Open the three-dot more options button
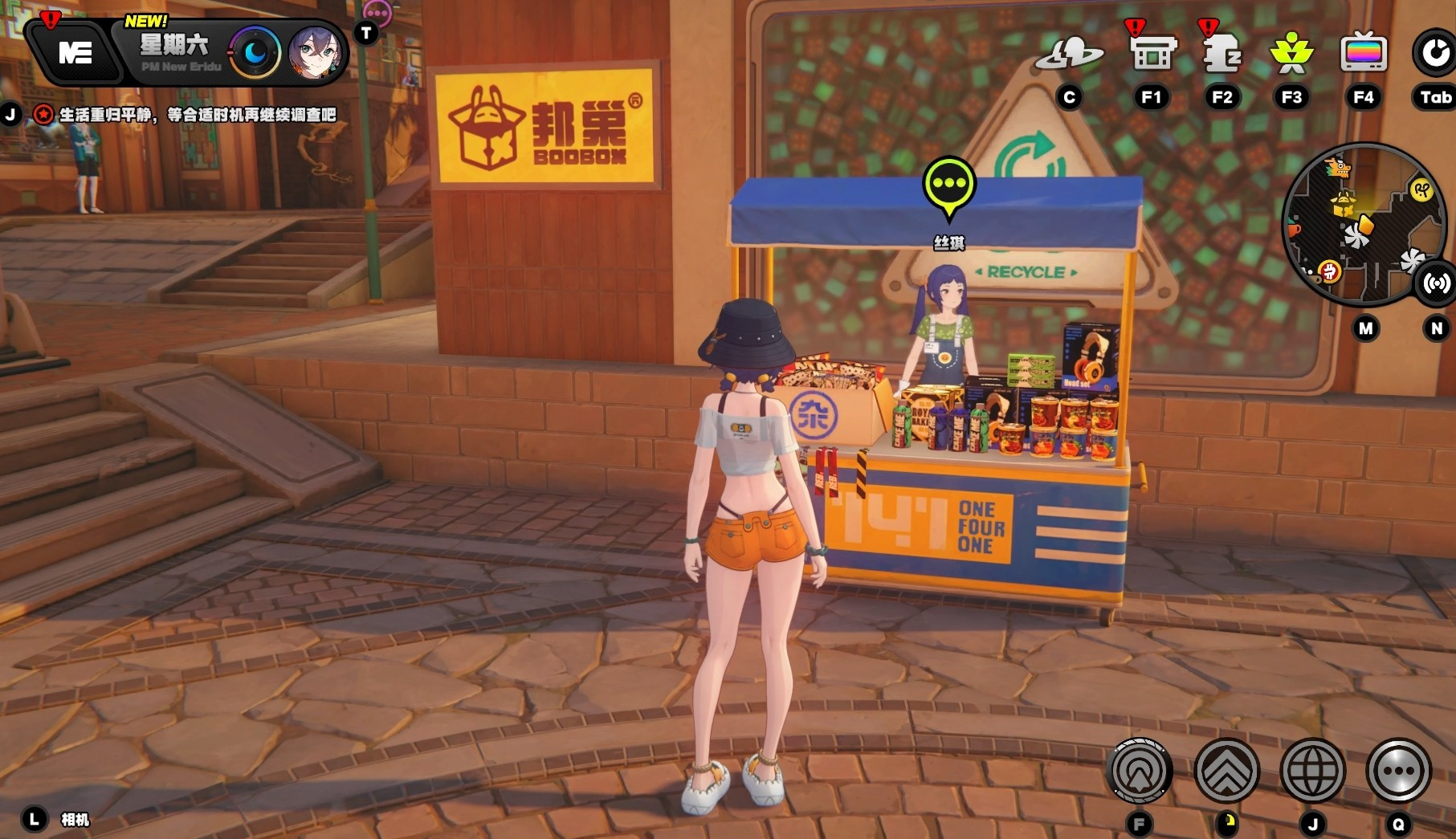This screenshot has height=839, width=1456. click(x=1398, y=771)
